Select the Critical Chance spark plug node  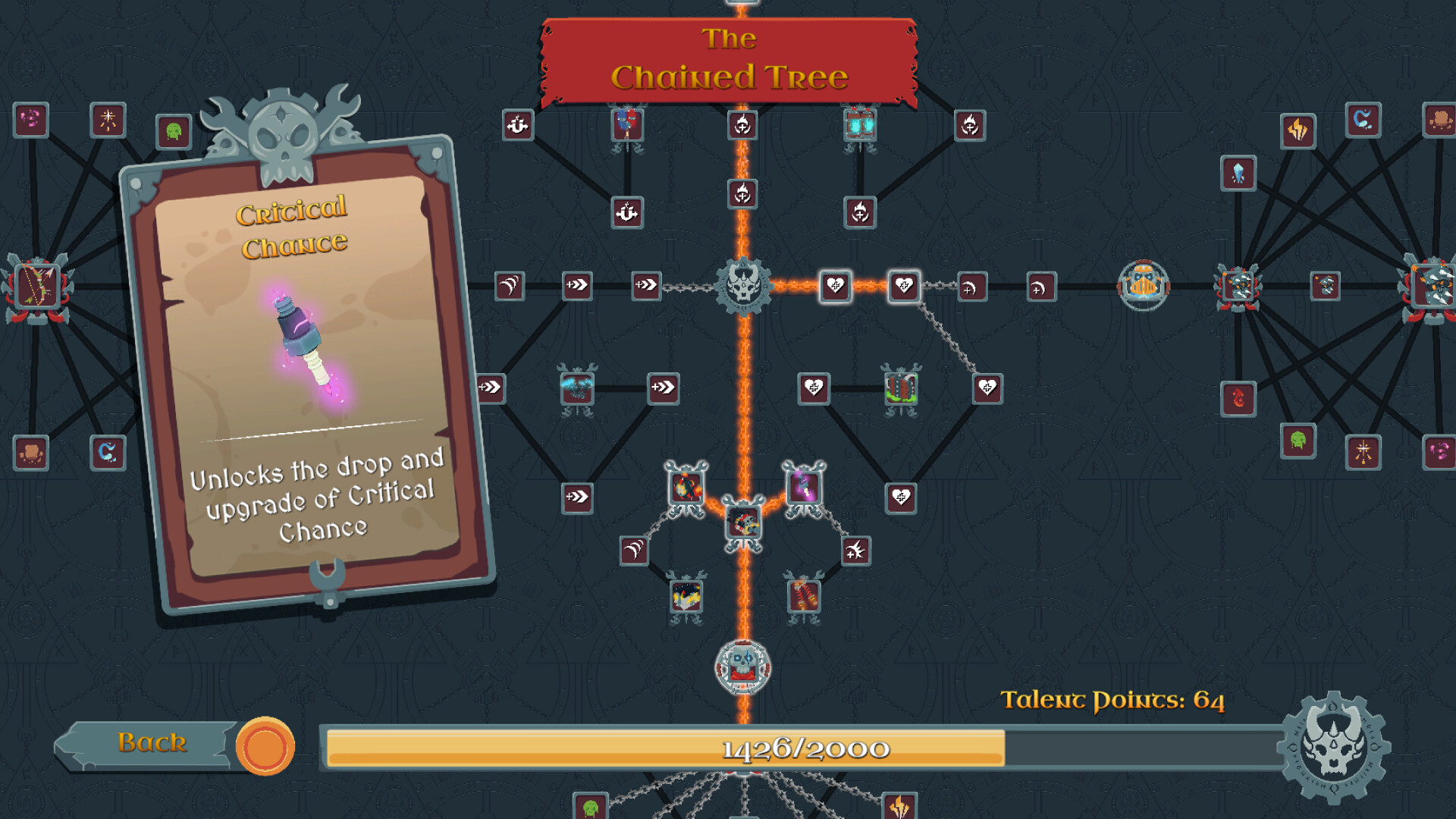coord(803,486)
